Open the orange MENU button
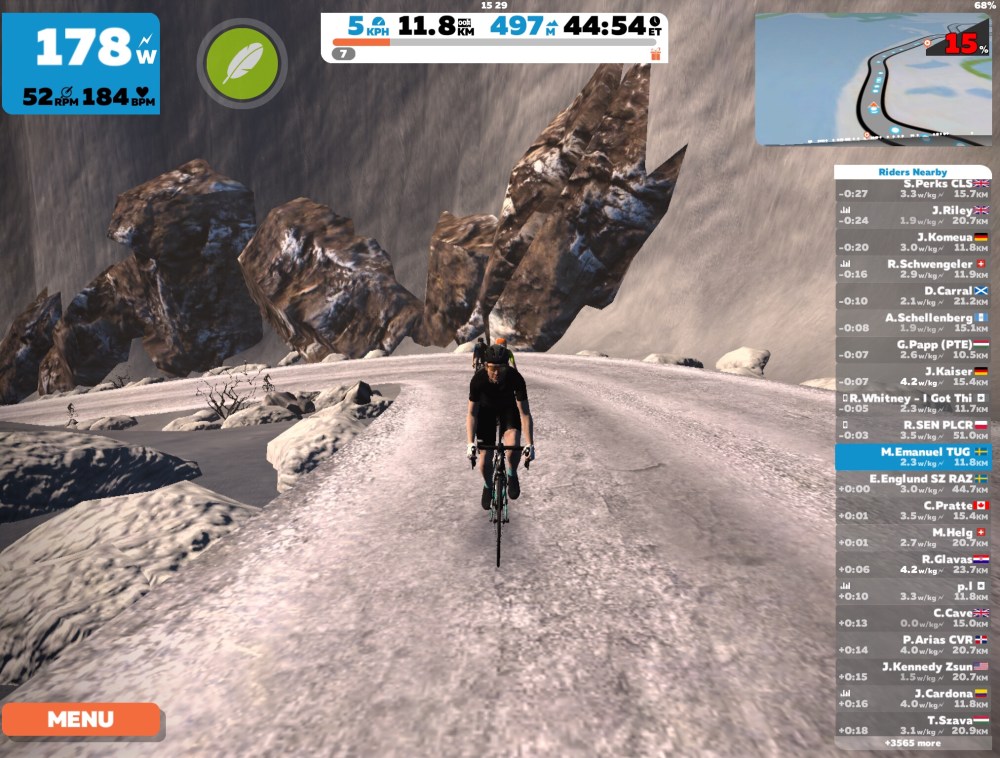The image size is (1000, 758). coord(80,719)
